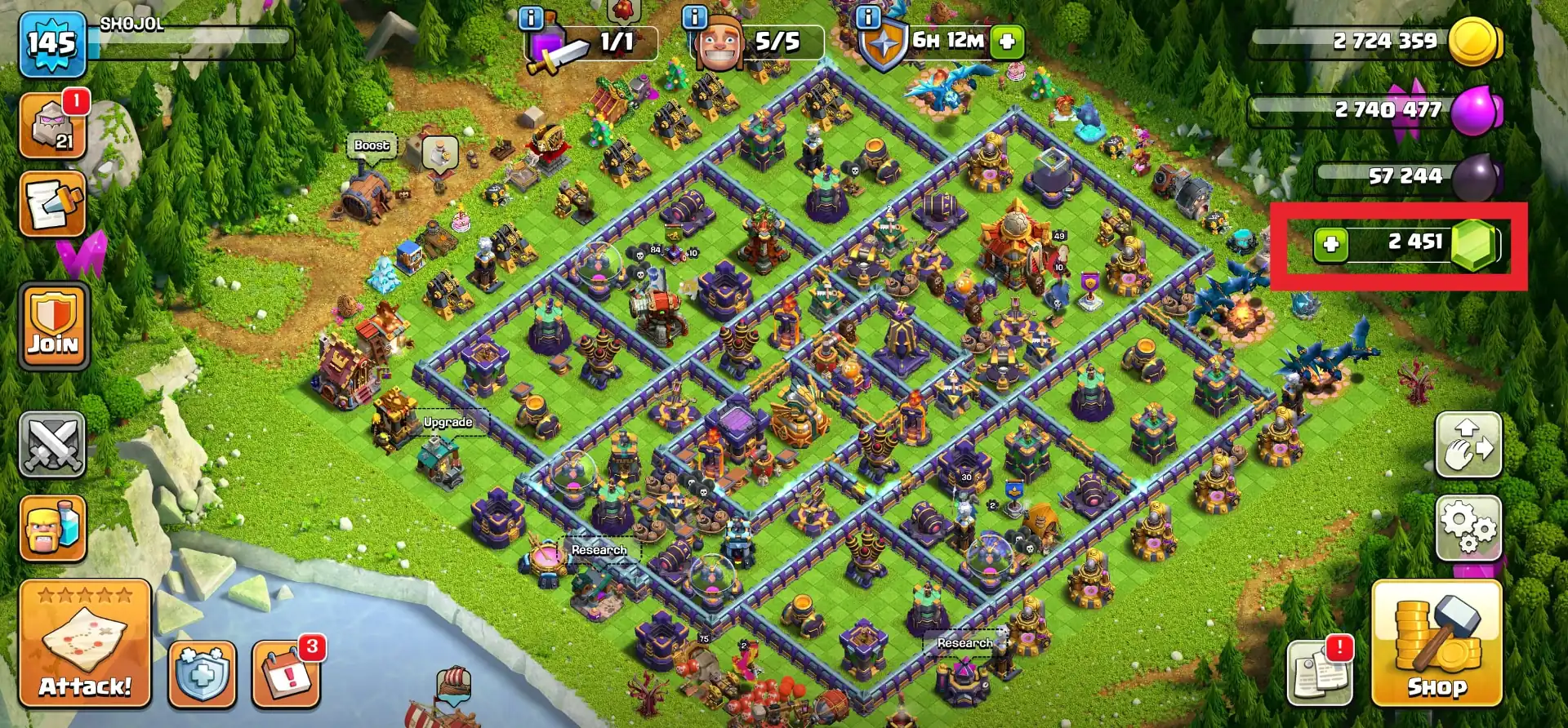1568x728 pixels.
Task: Click the Join clan button
Action: 52,326
